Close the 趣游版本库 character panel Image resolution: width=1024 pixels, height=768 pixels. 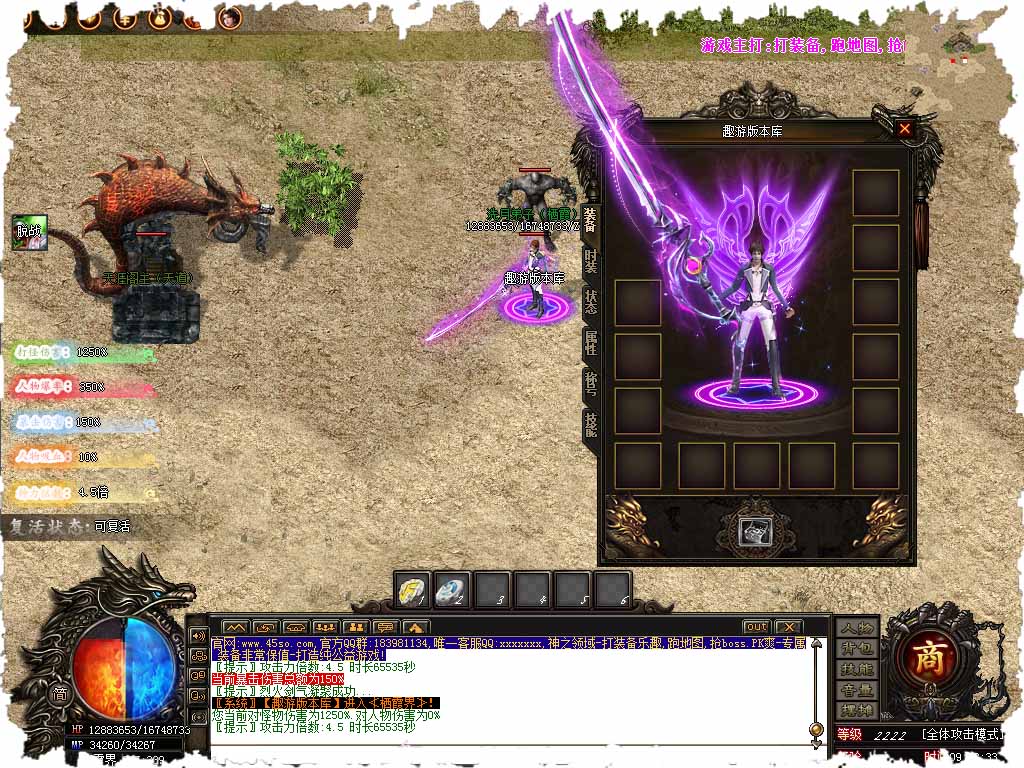(x=904, y=129)
